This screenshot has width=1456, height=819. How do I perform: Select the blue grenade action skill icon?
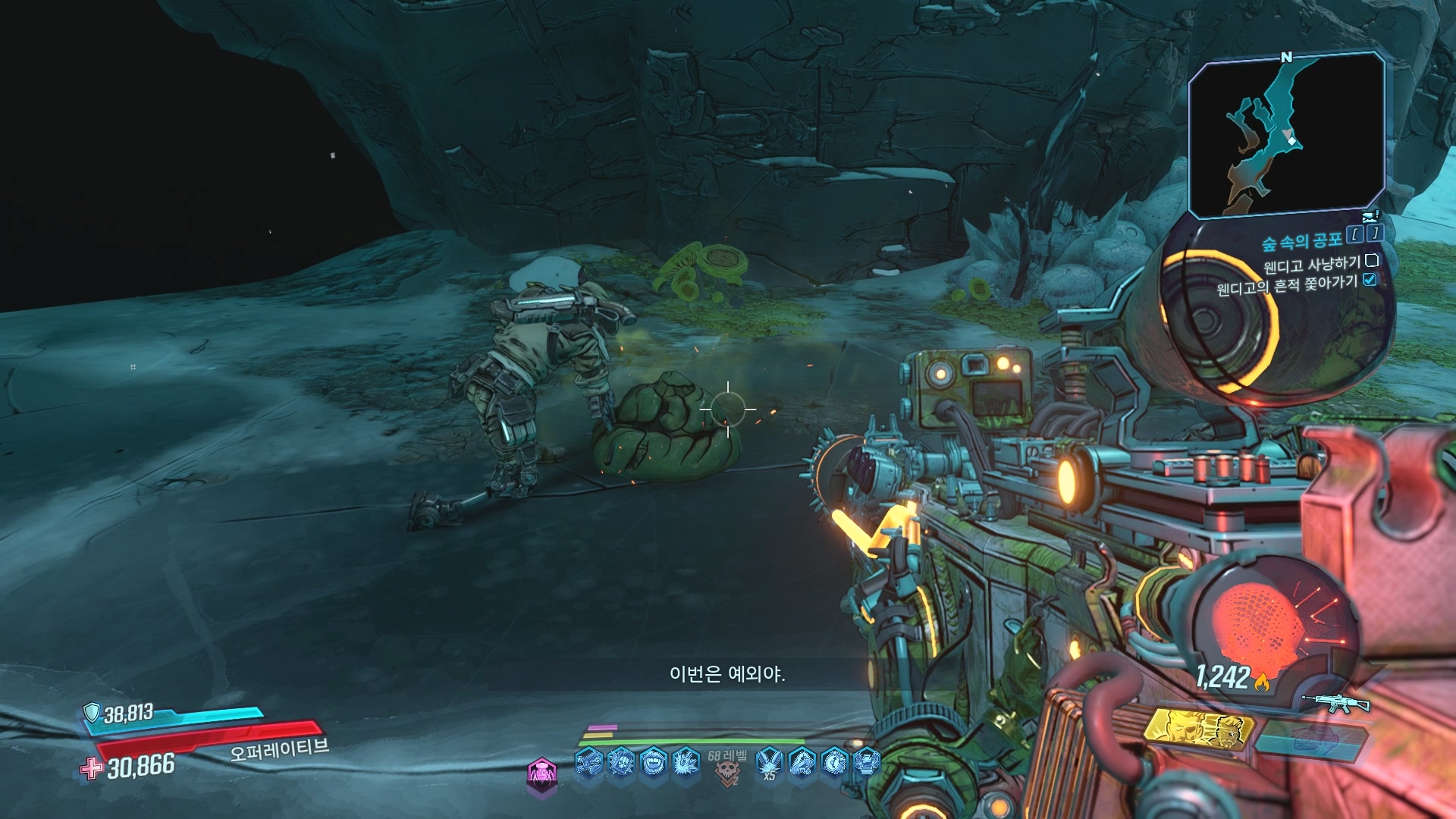coord(1313,737)
